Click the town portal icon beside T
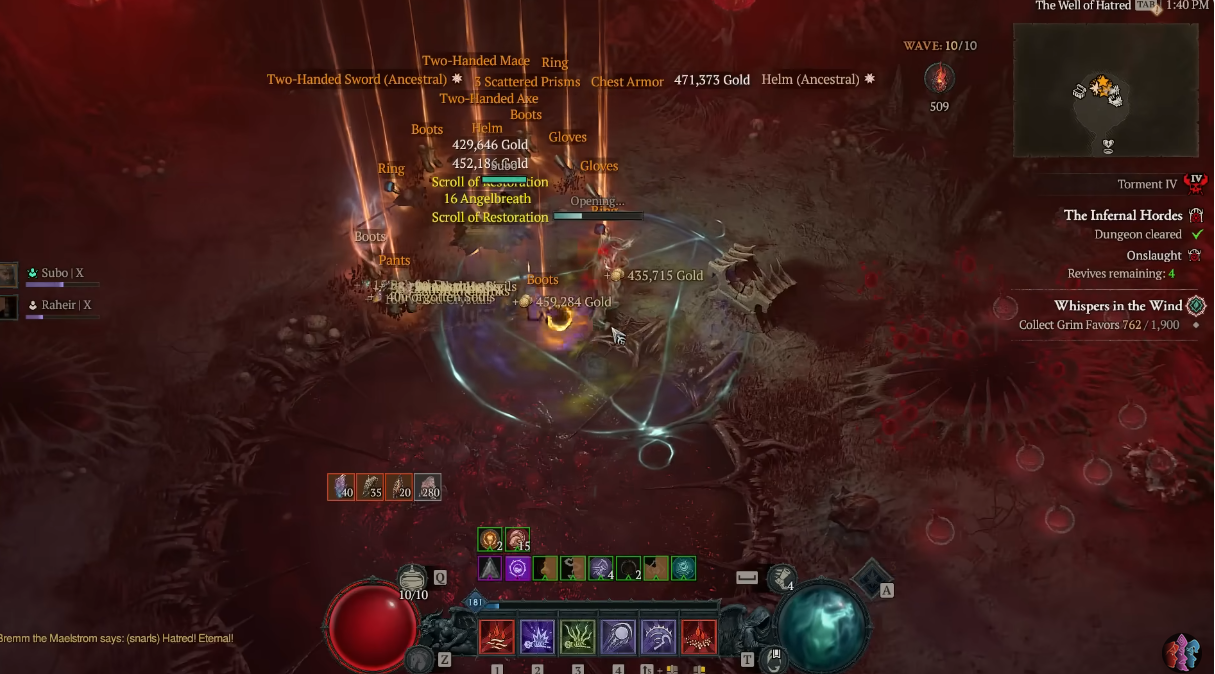 coord(773,659)
